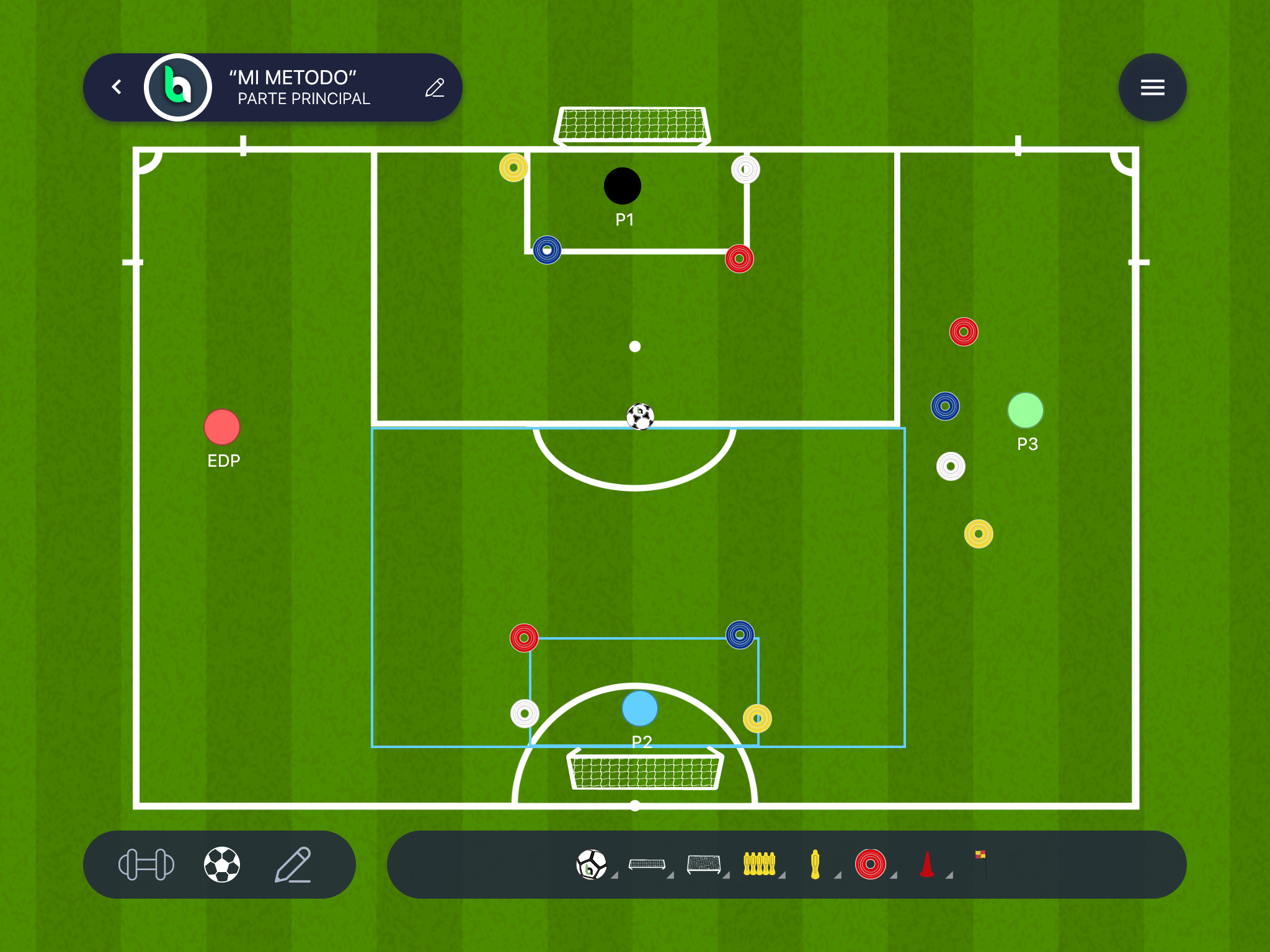Go back using the left arrow
This screenshot has height=952, width=1270.
[x=117, y=87]
